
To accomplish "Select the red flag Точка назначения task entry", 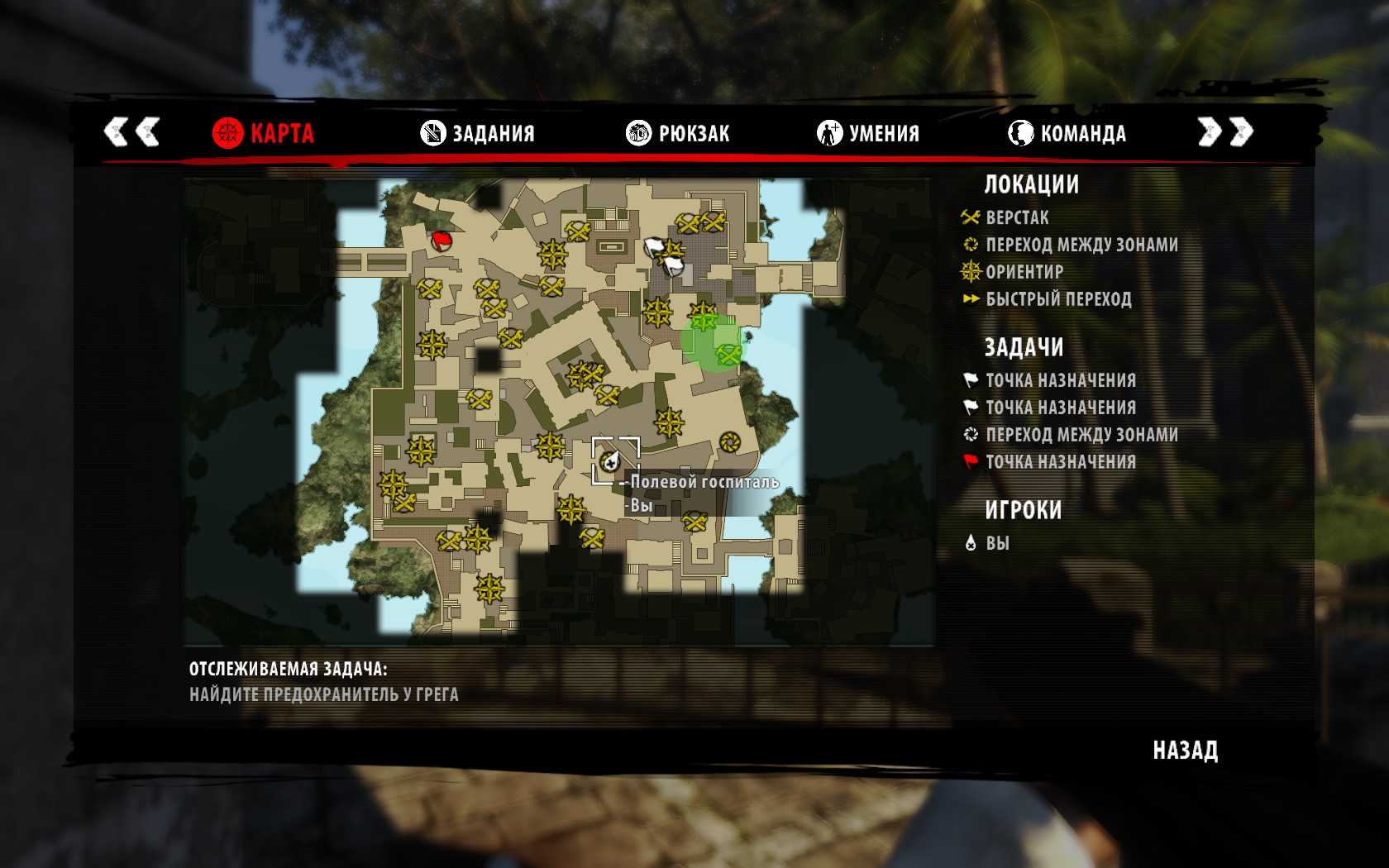I will click(1060, 462).
